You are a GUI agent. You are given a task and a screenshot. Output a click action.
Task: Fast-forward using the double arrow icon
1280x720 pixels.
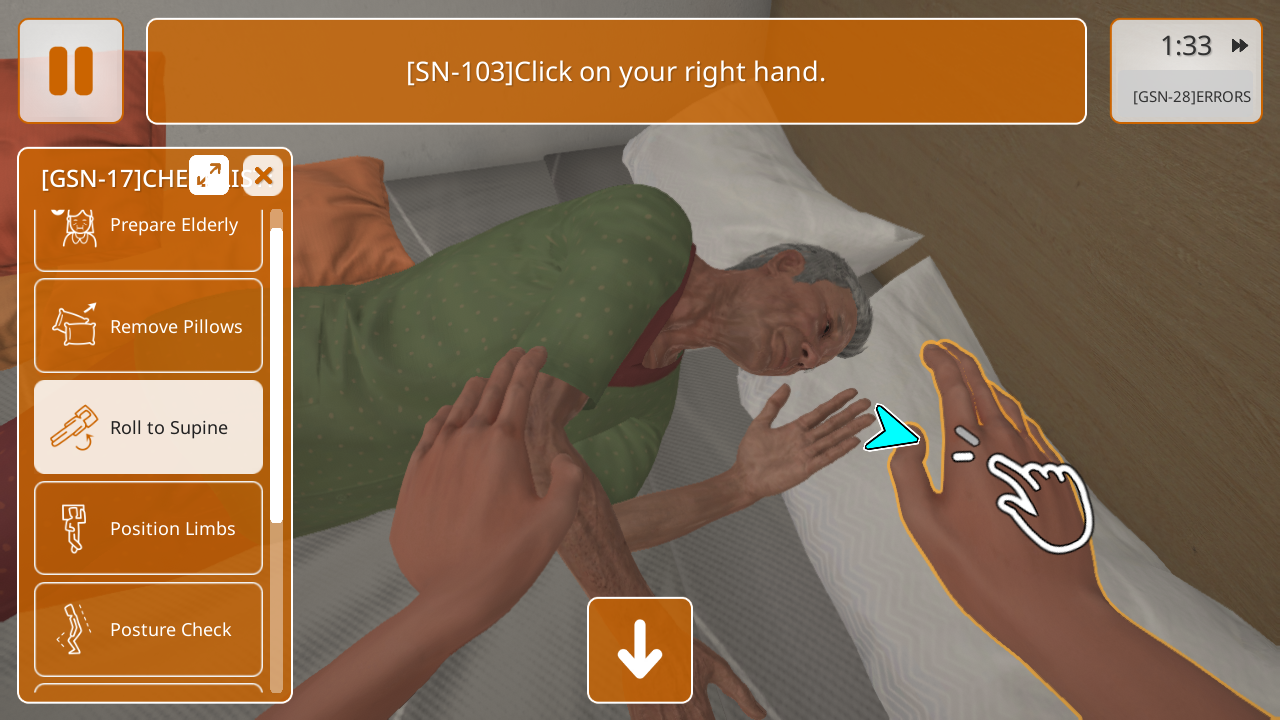pos(1240,45)
